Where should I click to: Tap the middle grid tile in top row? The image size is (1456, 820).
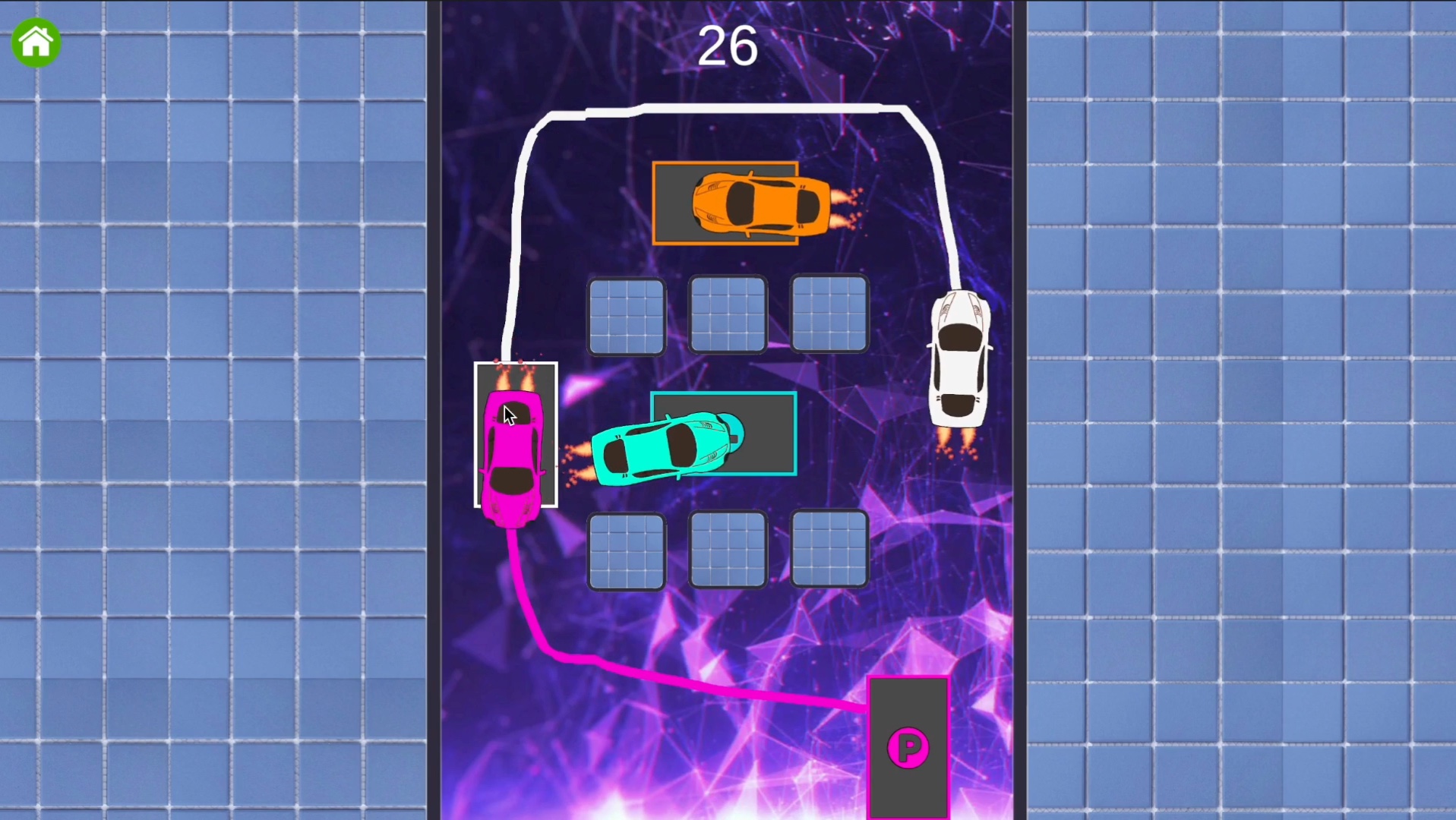click(727, 315)
